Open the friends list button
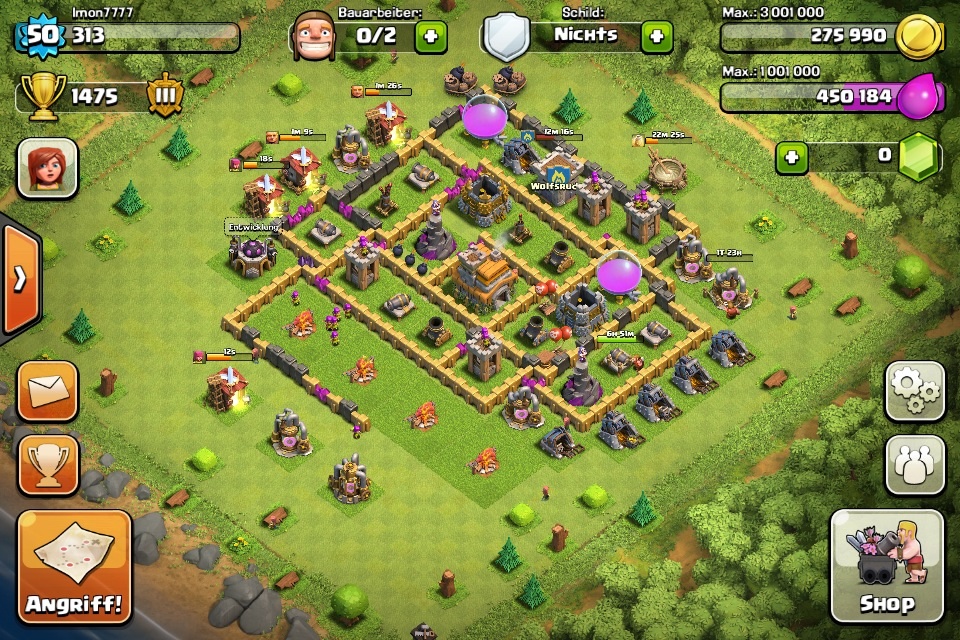Viewport: 960px width, 640px height. tap(914, 465)
